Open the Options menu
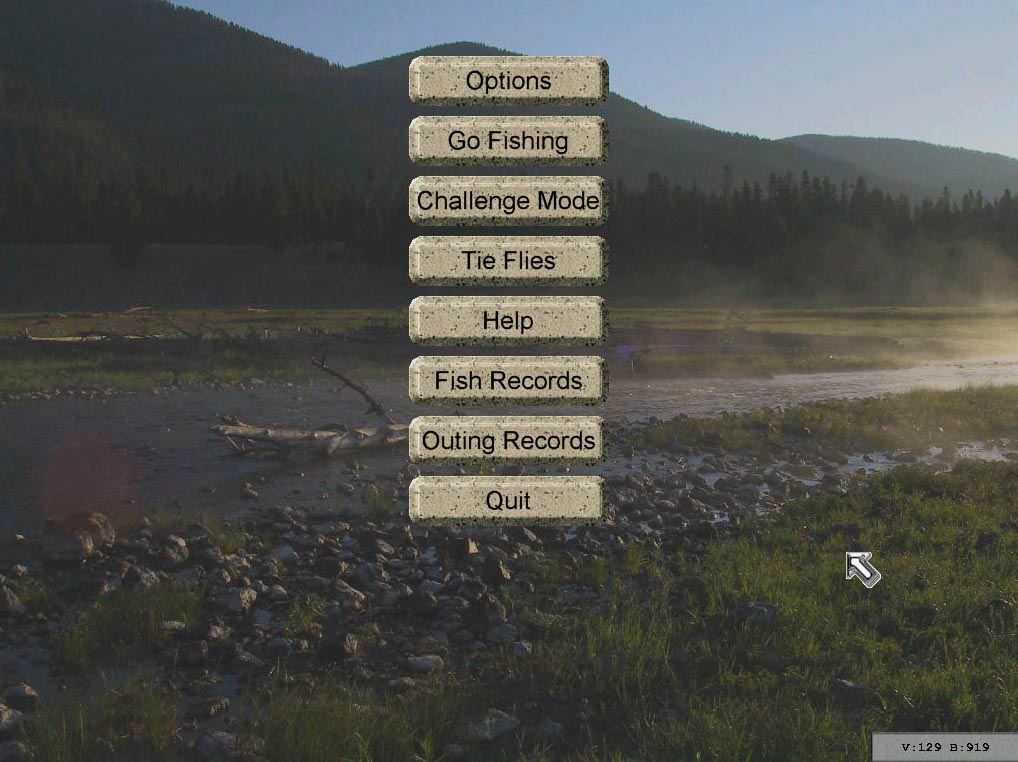This screenshot has height=762, width=1018. point(508,81)
